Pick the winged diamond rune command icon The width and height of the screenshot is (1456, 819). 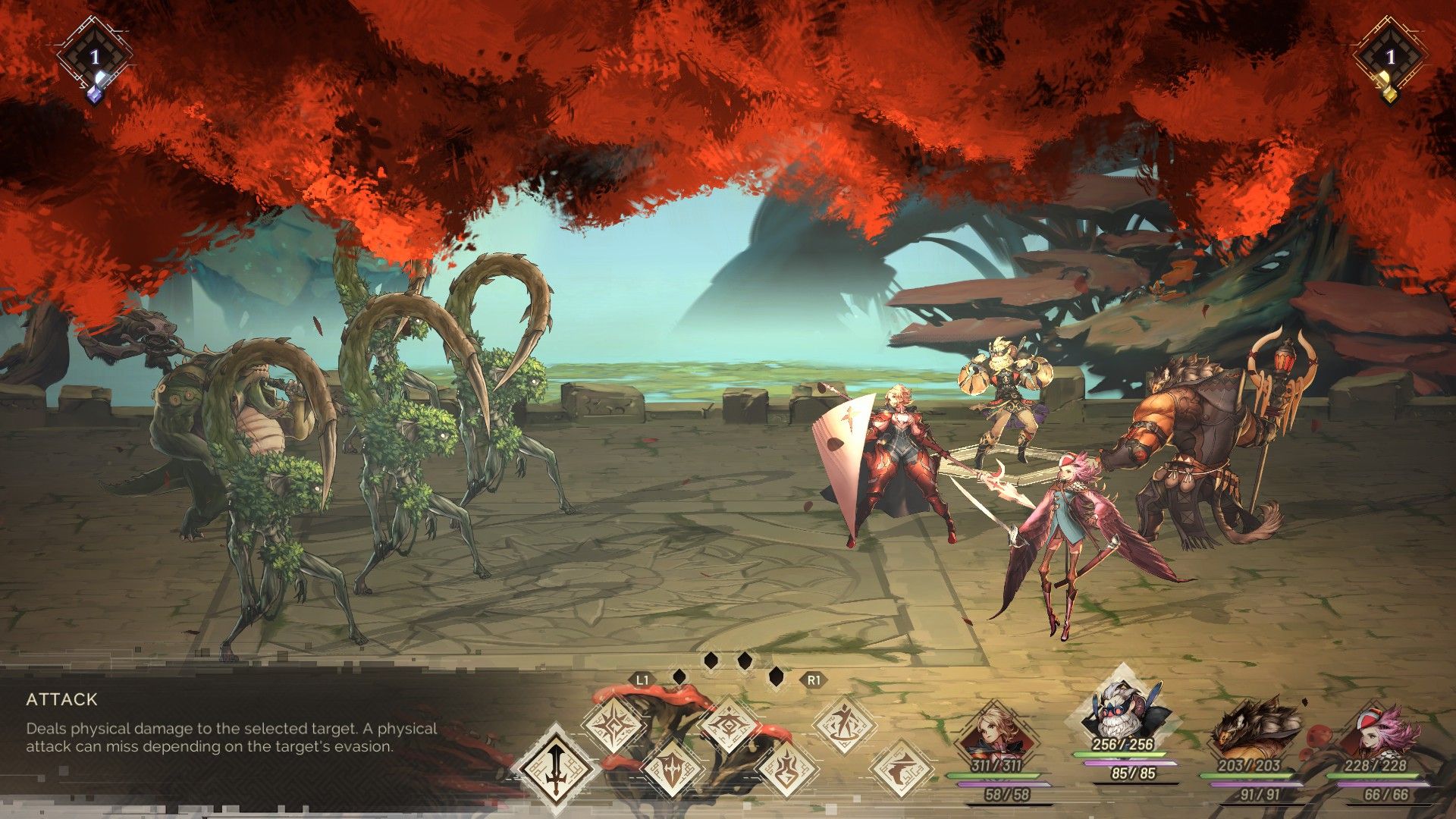[x=728, y=724]
